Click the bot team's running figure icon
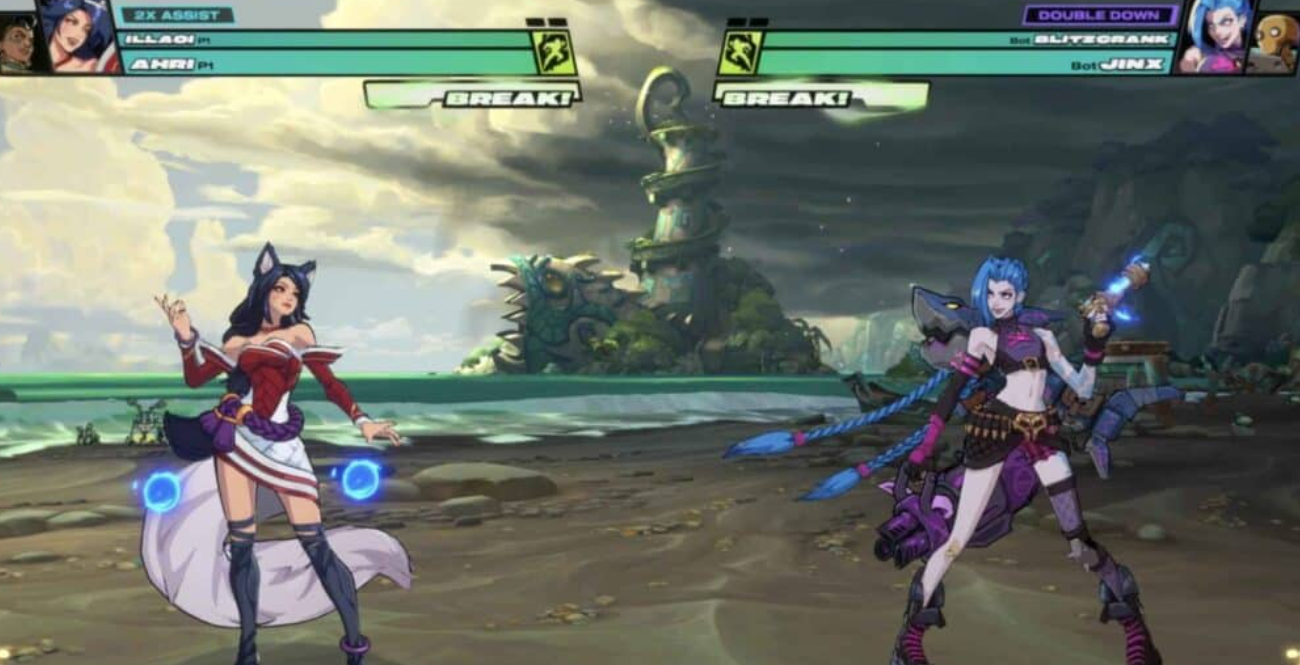This screenshot has height=665, width=1300. pyautogui.click(x=740, y=52)
